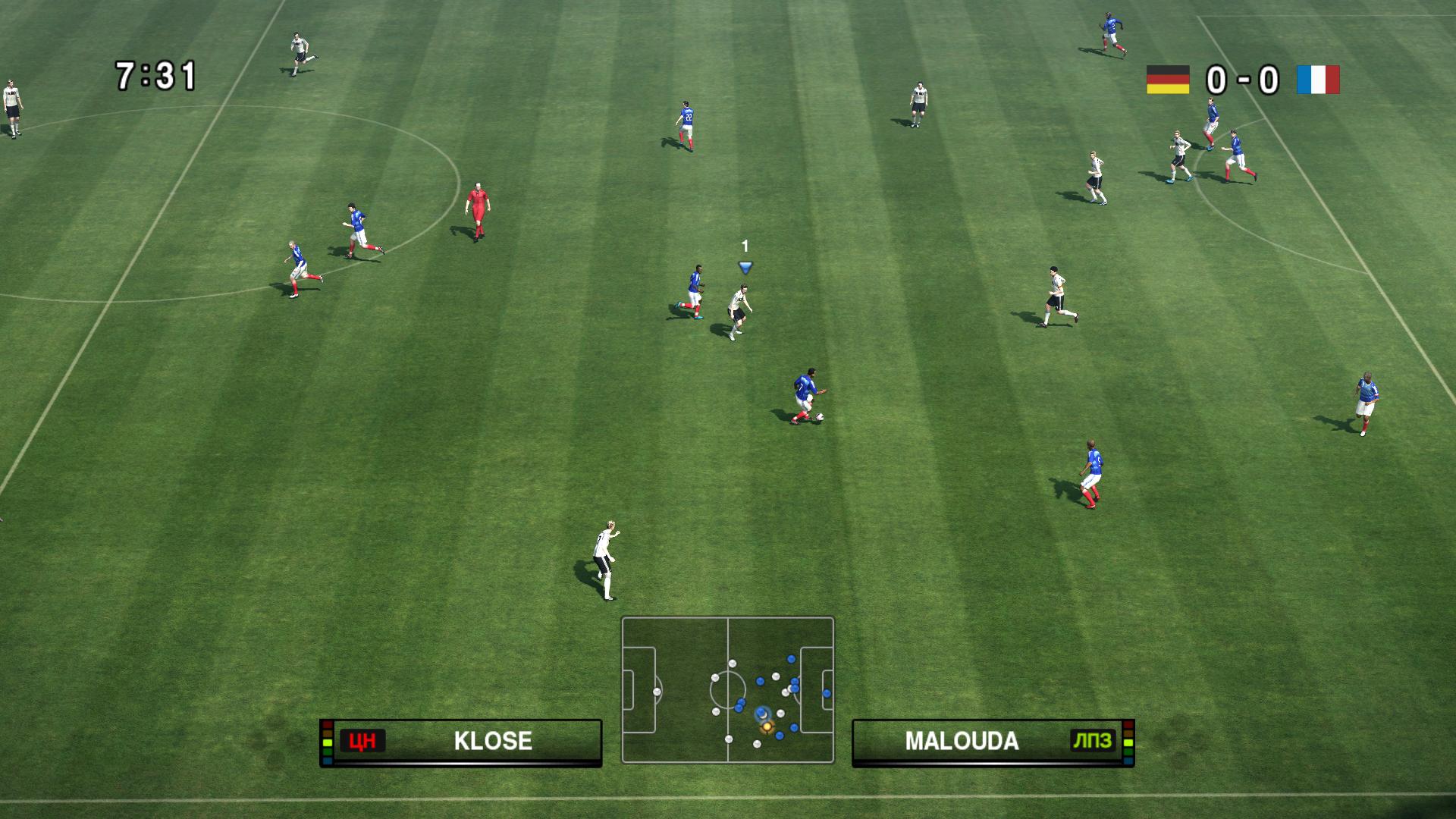Select the KLOSE player name panel

click(461, 741)
